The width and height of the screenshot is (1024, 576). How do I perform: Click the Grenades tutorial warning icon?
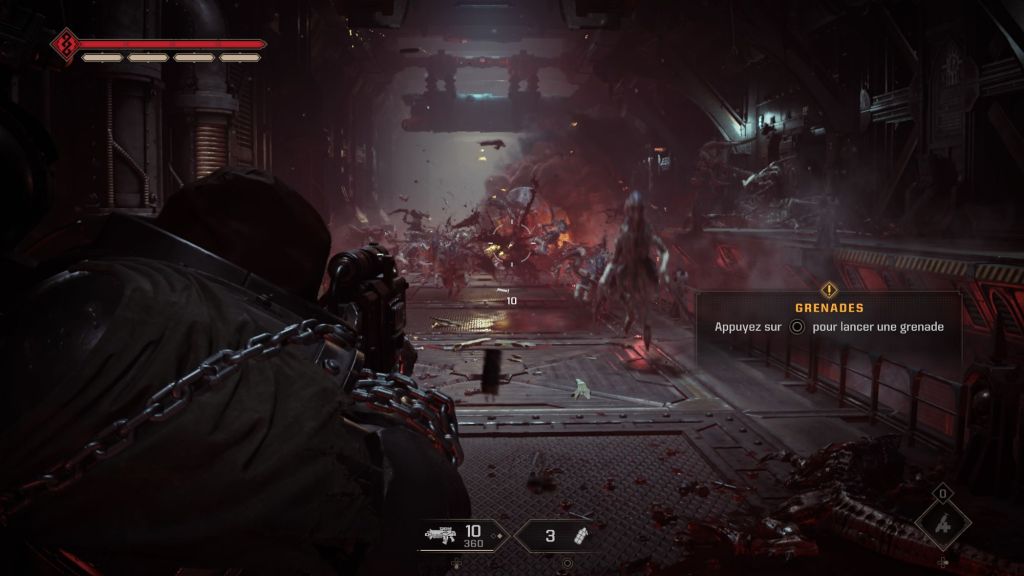click(828, 291)
